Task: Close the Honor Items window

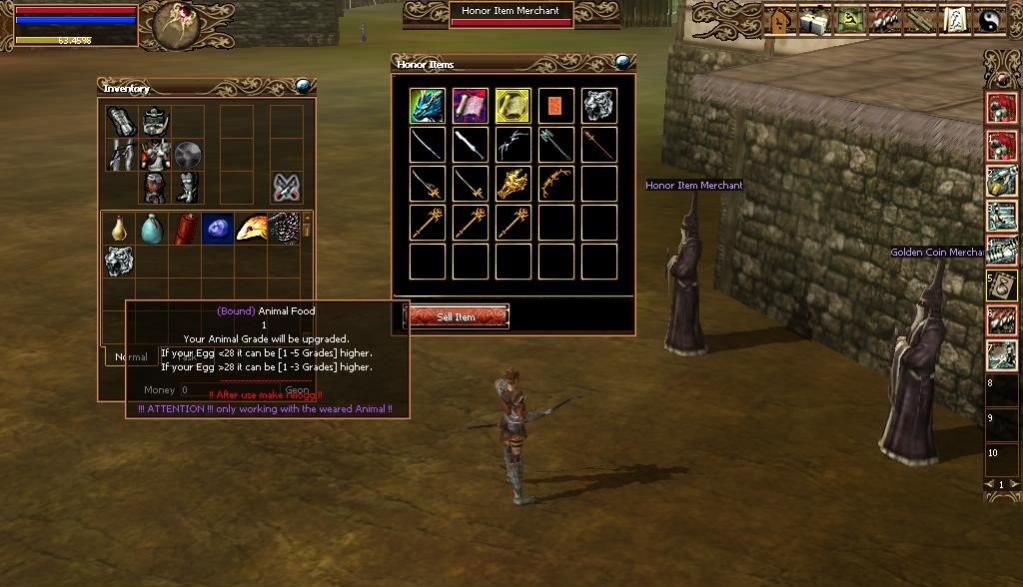Action: pyautogui.click(x=623, y=62)
